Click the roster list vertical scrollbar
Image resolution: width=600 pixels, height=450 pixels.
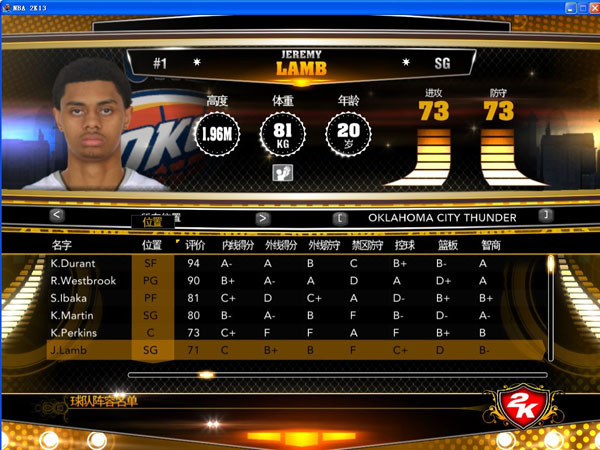point(550,300)
